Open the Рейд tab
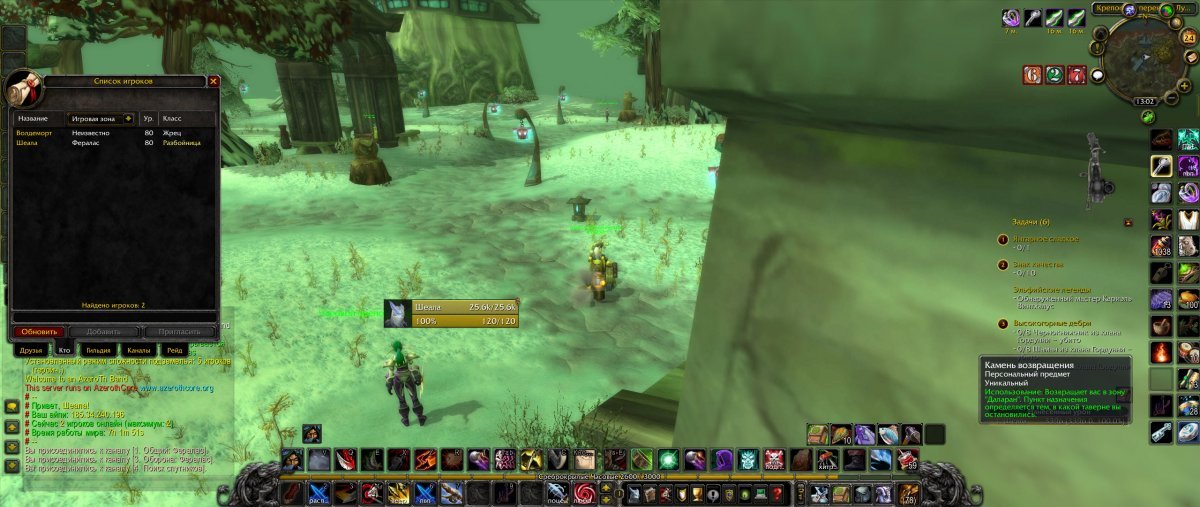This screenshot has height=507, width=1200. 175,351
